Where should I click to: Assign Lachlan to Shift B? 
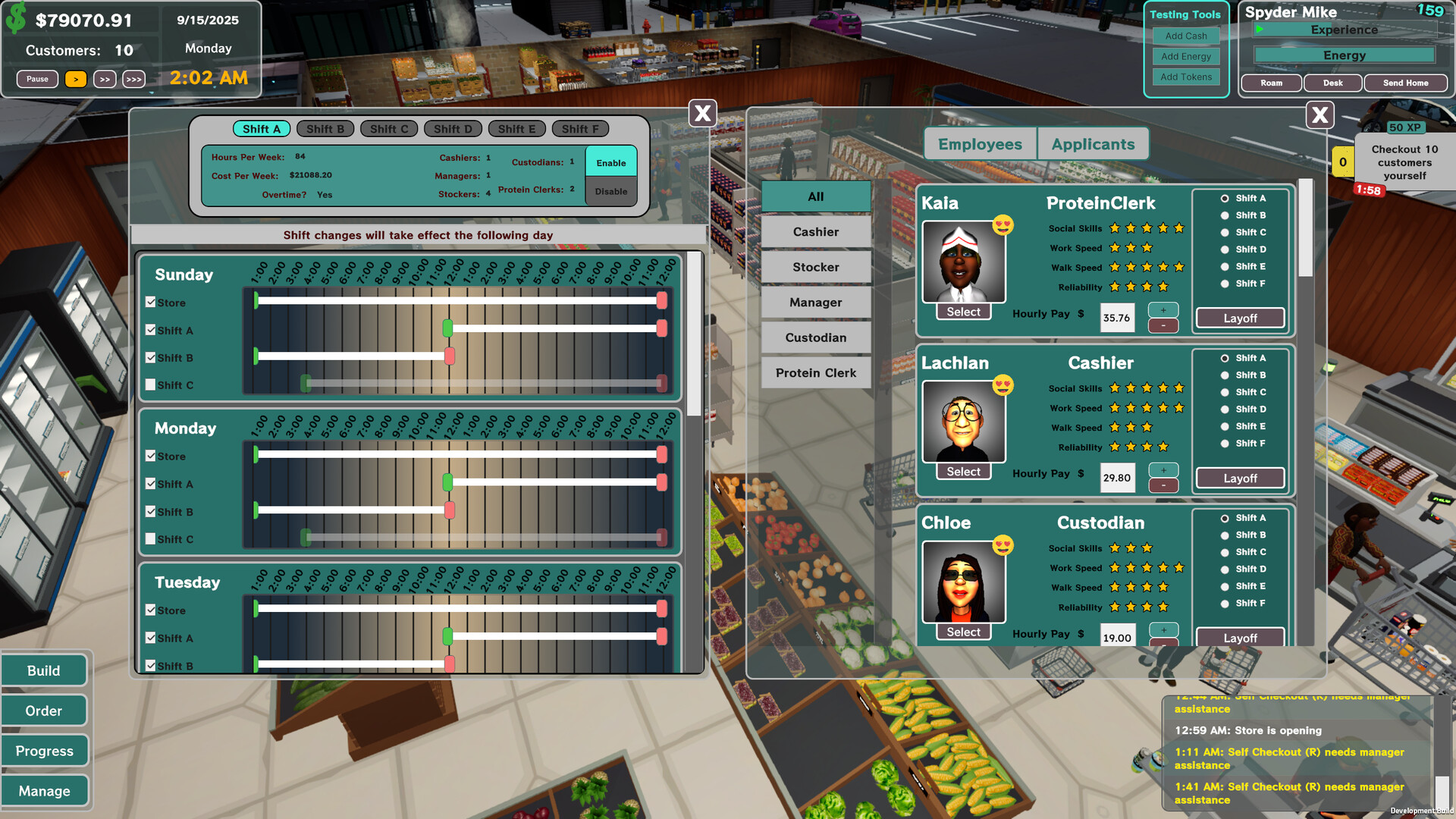1225,375
